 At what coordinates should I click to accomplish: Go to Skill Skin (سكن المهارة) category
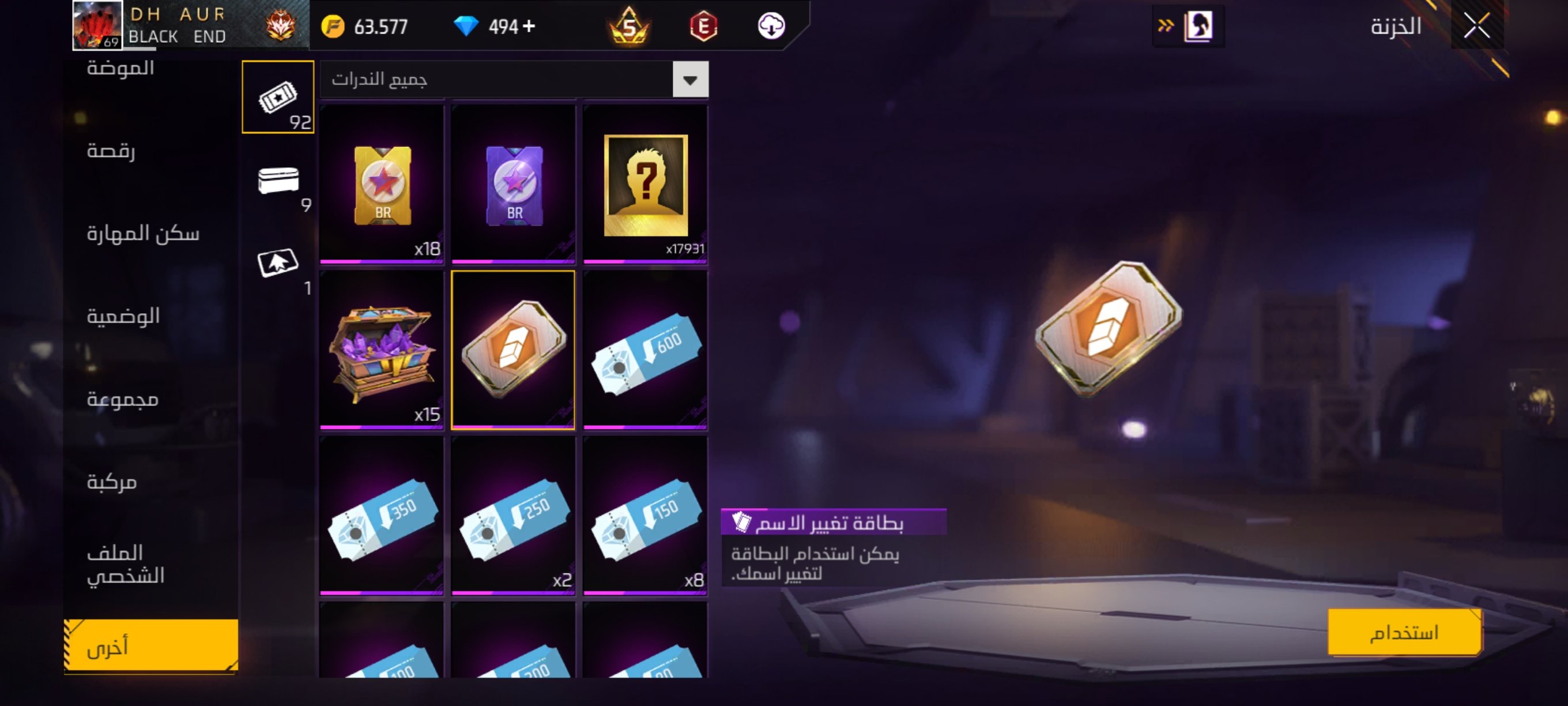(x=143, y=233)
